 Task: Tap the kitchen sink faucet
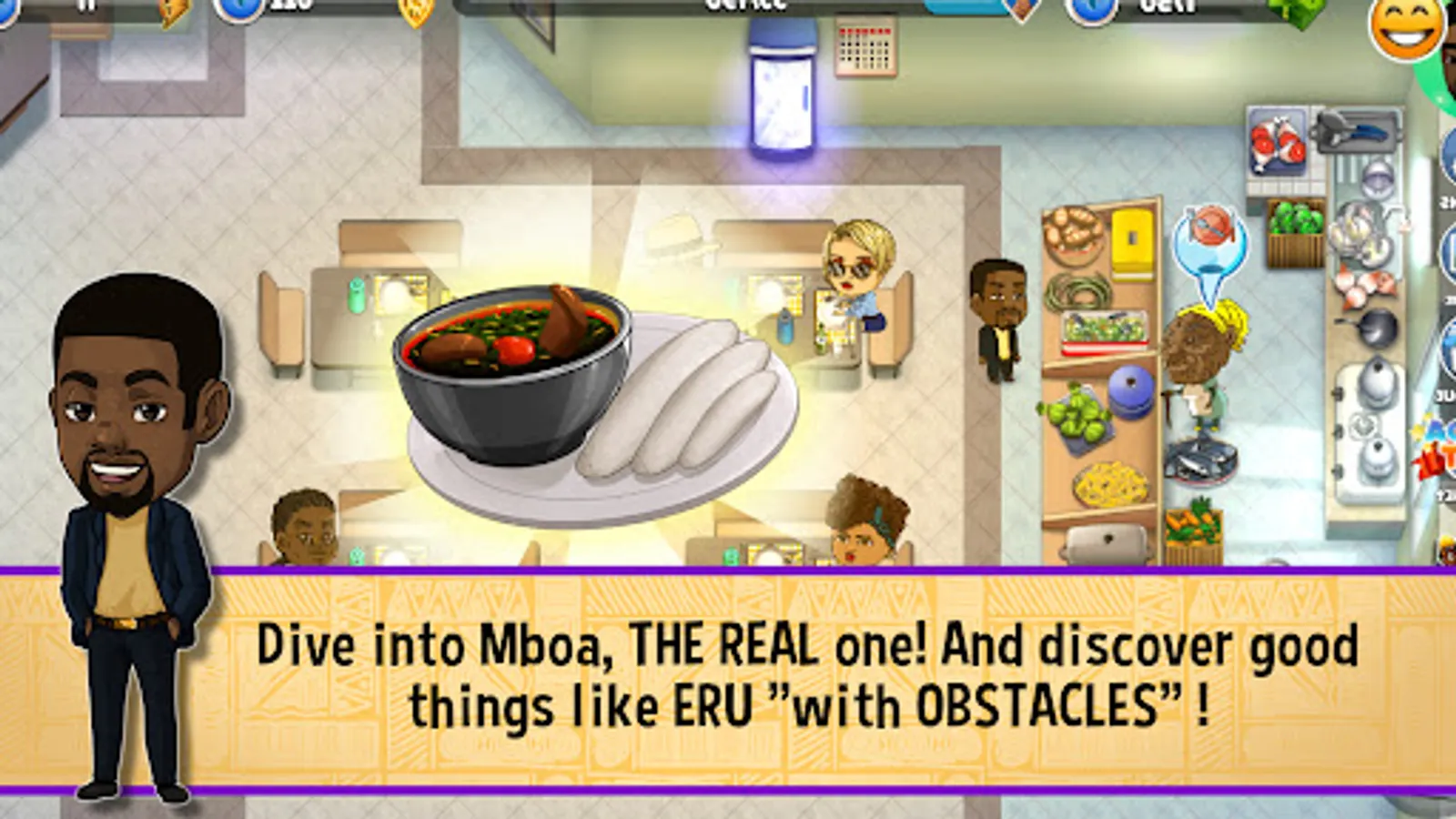(x=1396, y=216)
